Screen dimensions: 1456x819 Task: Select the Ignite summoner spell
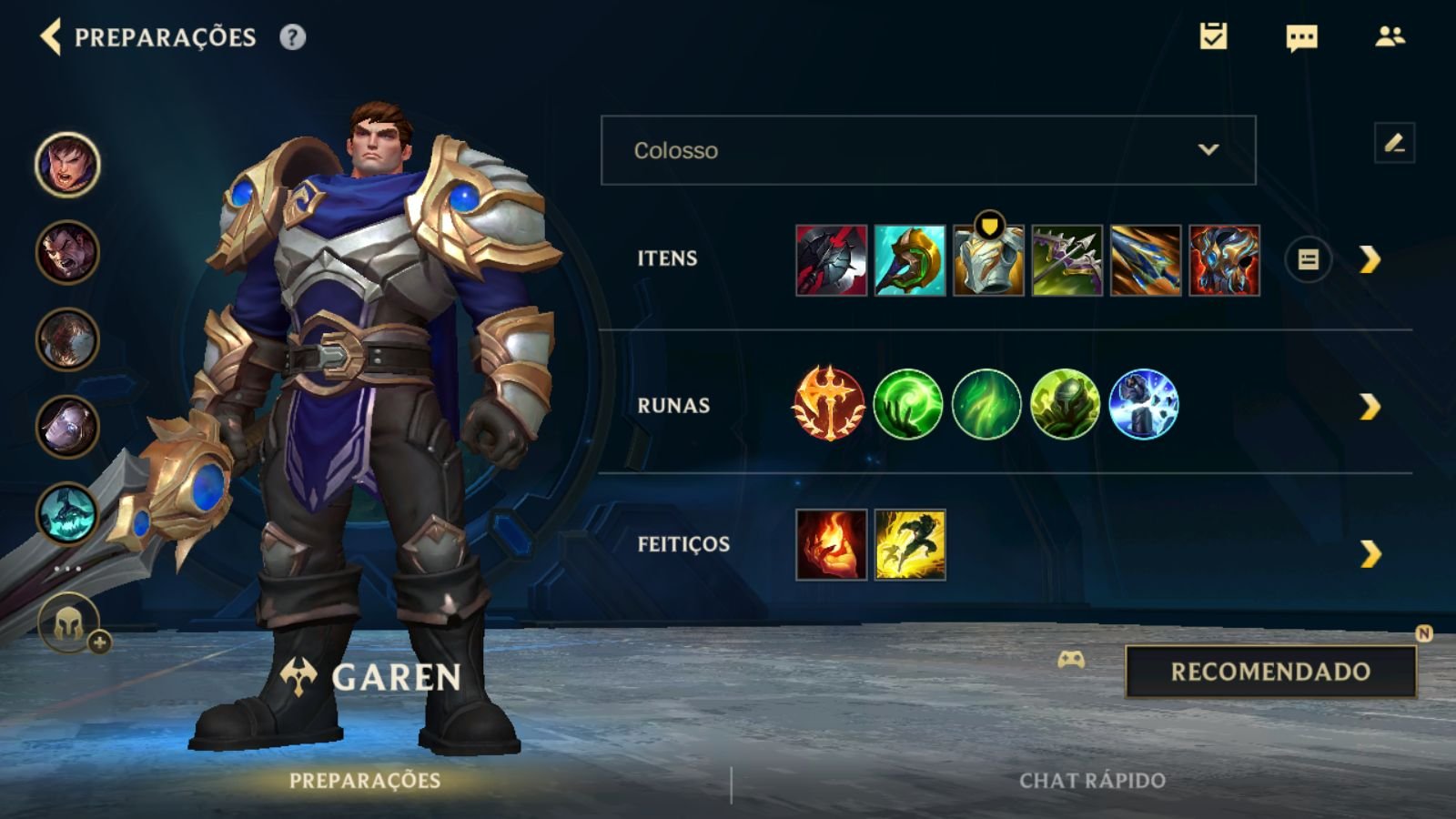tap(829, 546)
